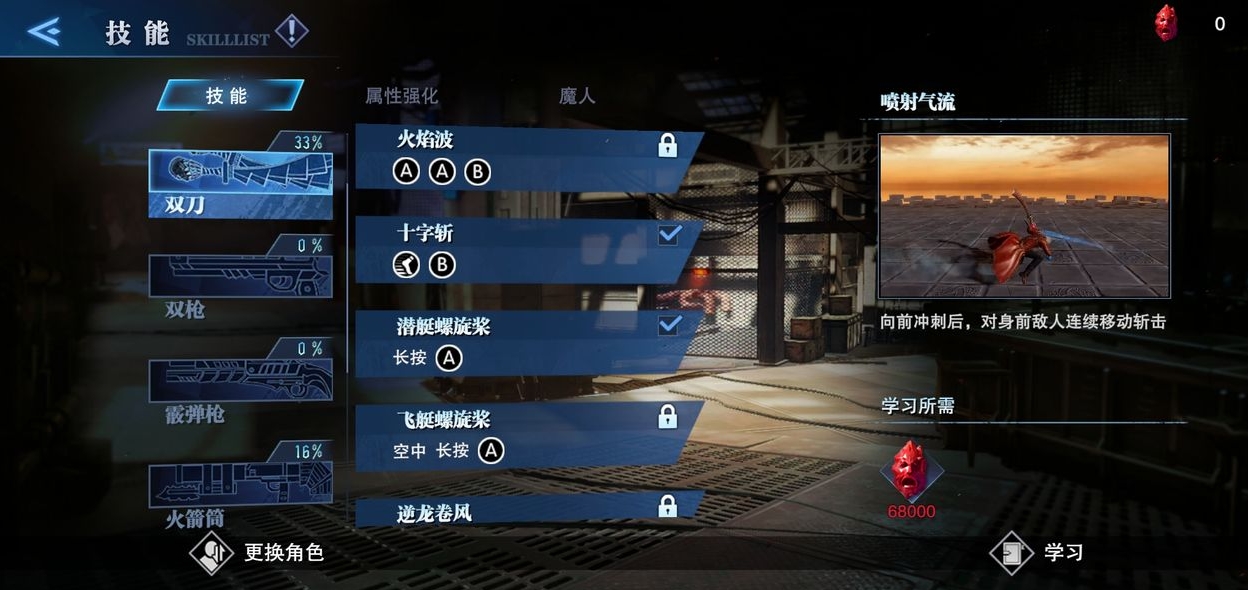This screenshot has height=590, width=1248.
Task: Select the locked 火焰波 skill row
Action: pyautogui.click(x=525, y=158)
